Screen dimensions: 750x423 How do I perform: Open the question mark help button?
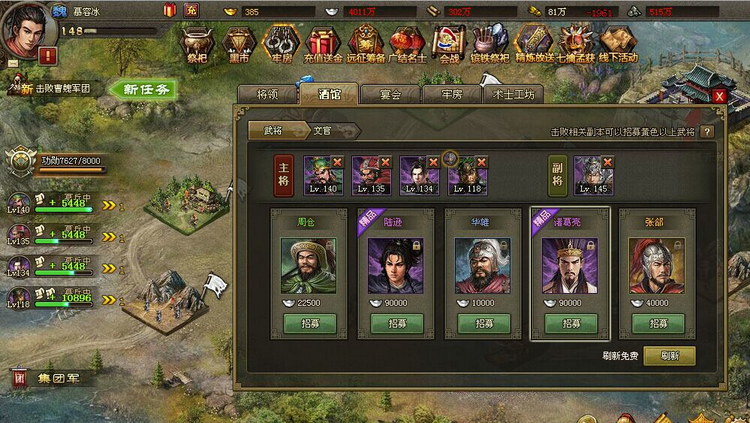click(x=707, y=131)
